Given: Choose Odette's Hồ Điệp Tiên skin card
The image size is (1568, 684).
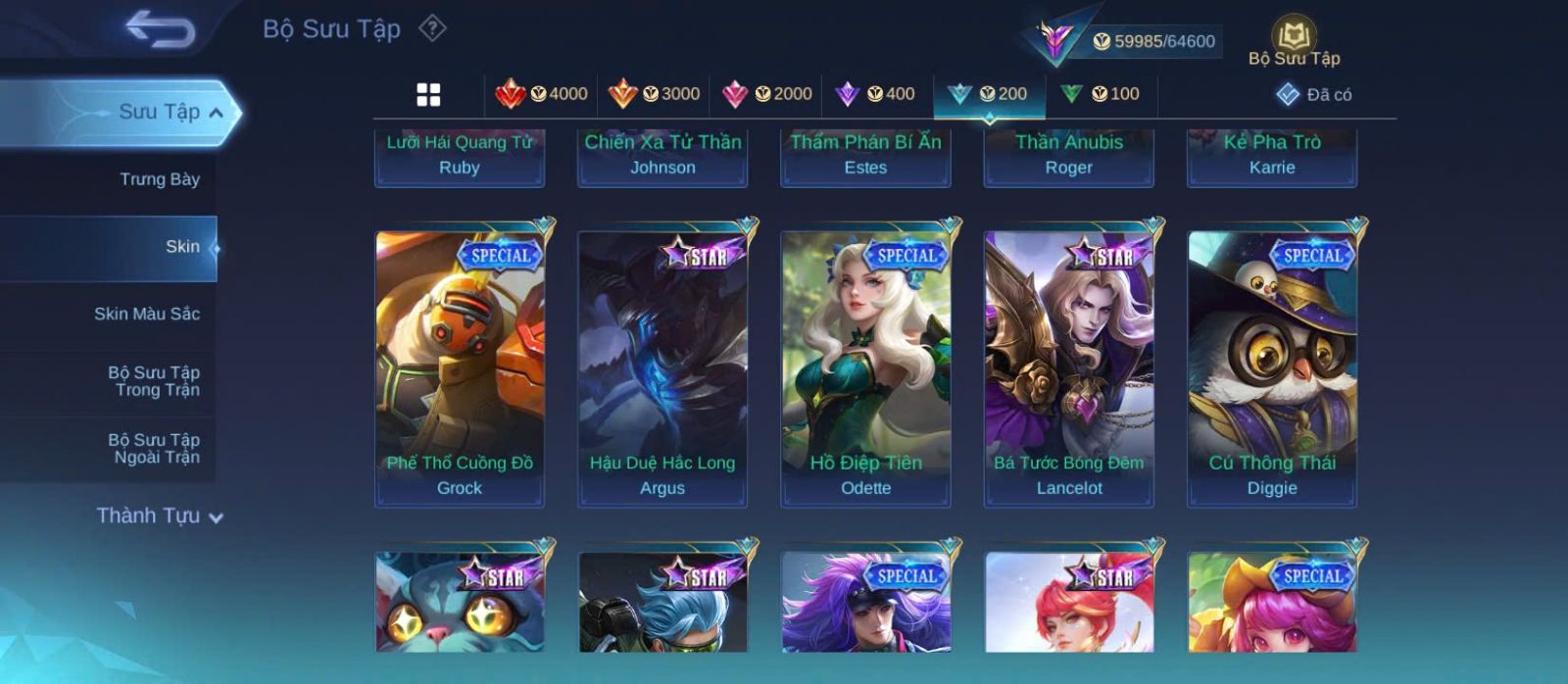Looking at the screenshot, I should (865, 368).
